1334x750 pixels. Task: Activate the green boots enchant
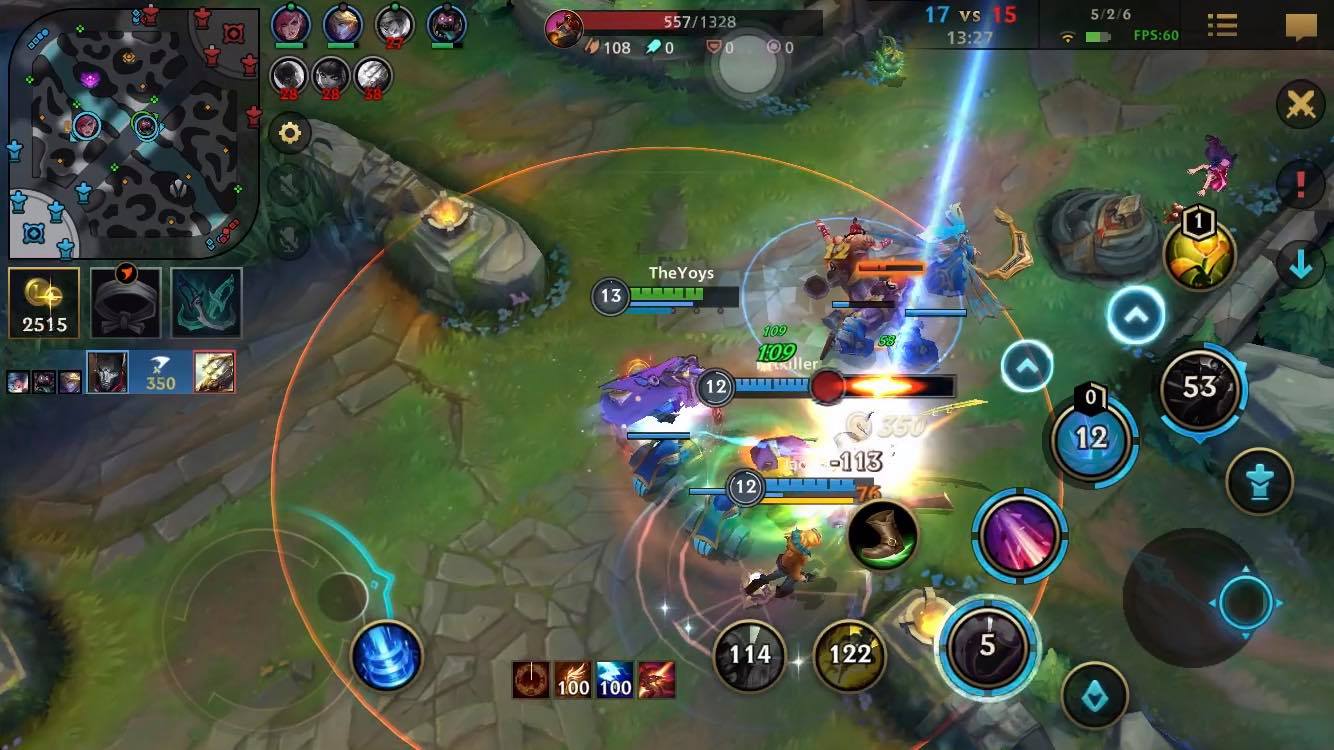click(883, 535)
